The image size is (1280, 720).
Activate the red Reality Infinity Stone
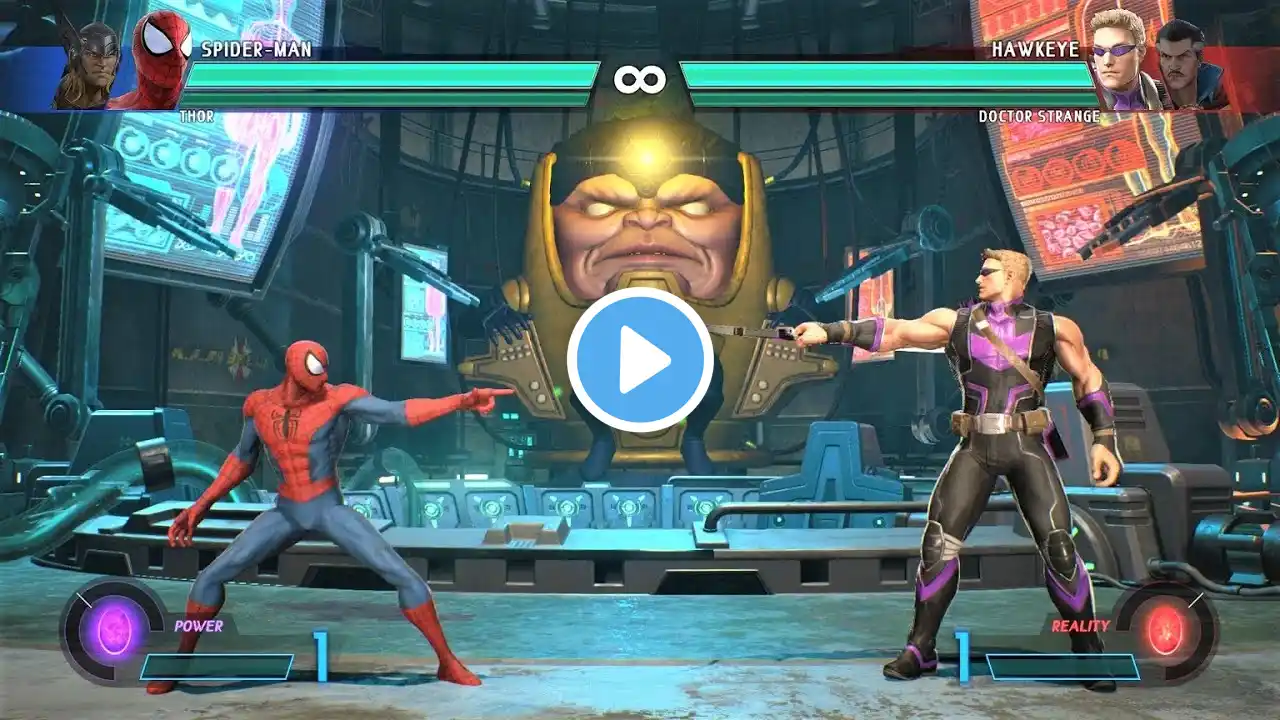1166,632
